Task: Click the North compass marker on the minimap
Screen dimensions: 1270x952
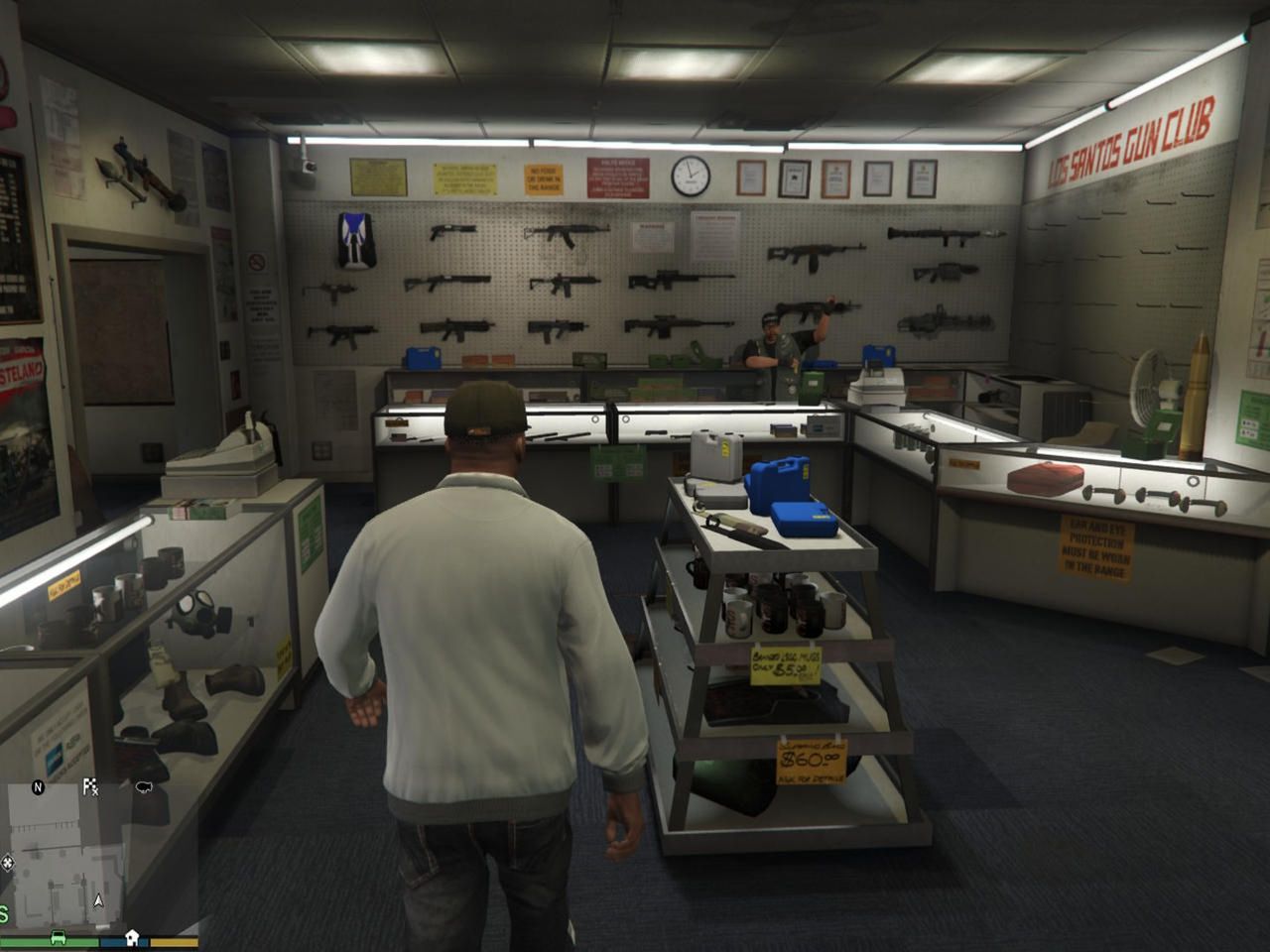Action: tap(38, 787)
